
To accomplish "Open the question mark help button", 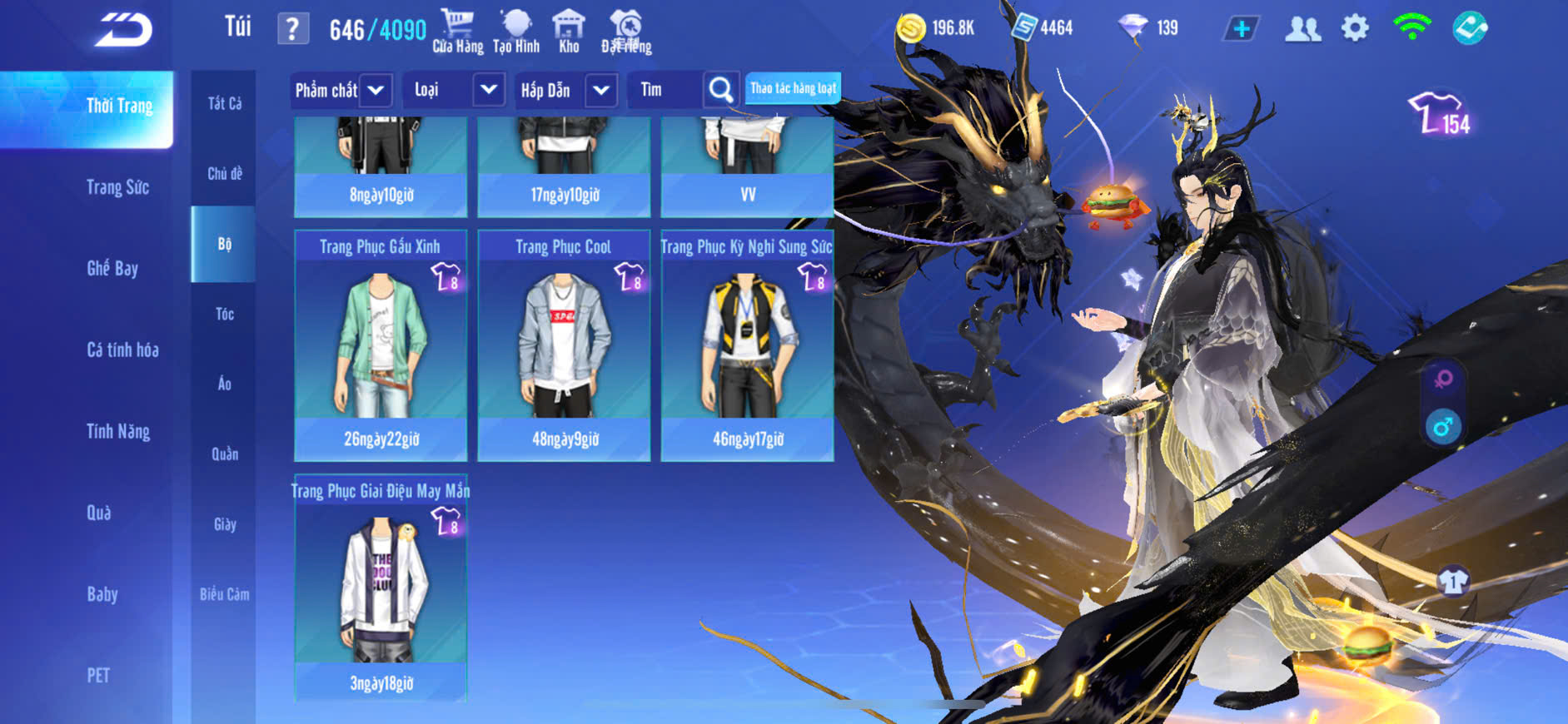I will coord(292,29).
